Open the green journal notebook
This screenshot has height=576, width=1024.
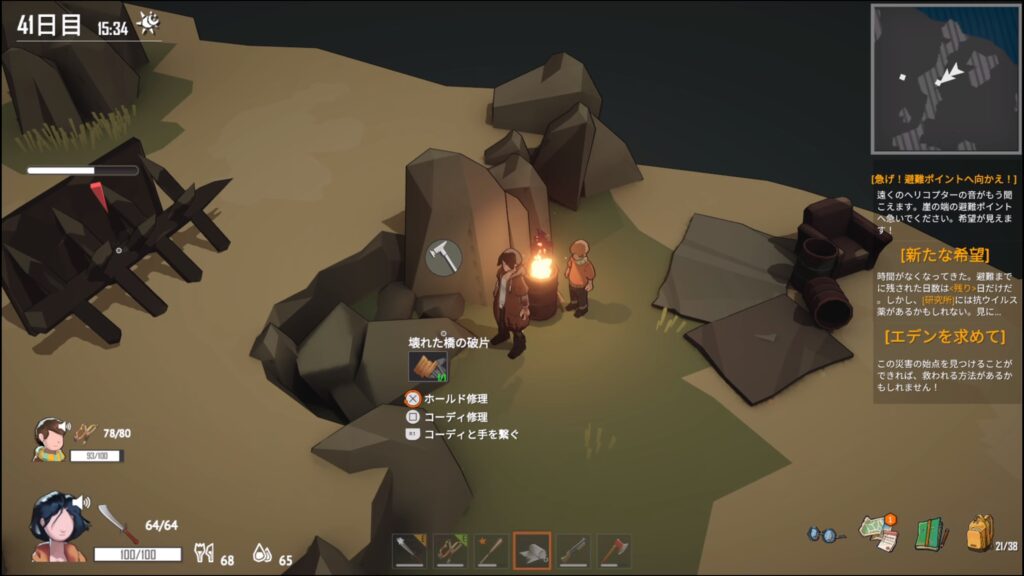(930, 534)
